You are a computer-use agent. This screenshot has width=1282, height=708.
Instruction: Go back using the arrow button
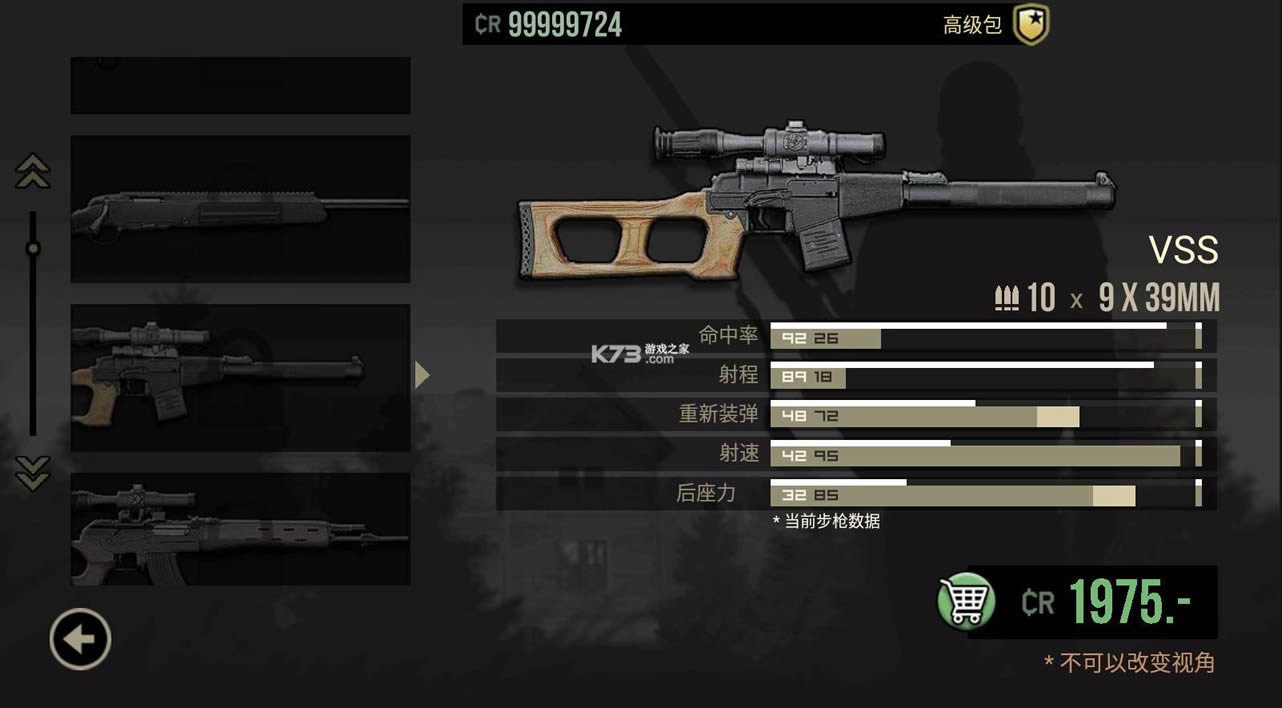[x=80, y=639]
